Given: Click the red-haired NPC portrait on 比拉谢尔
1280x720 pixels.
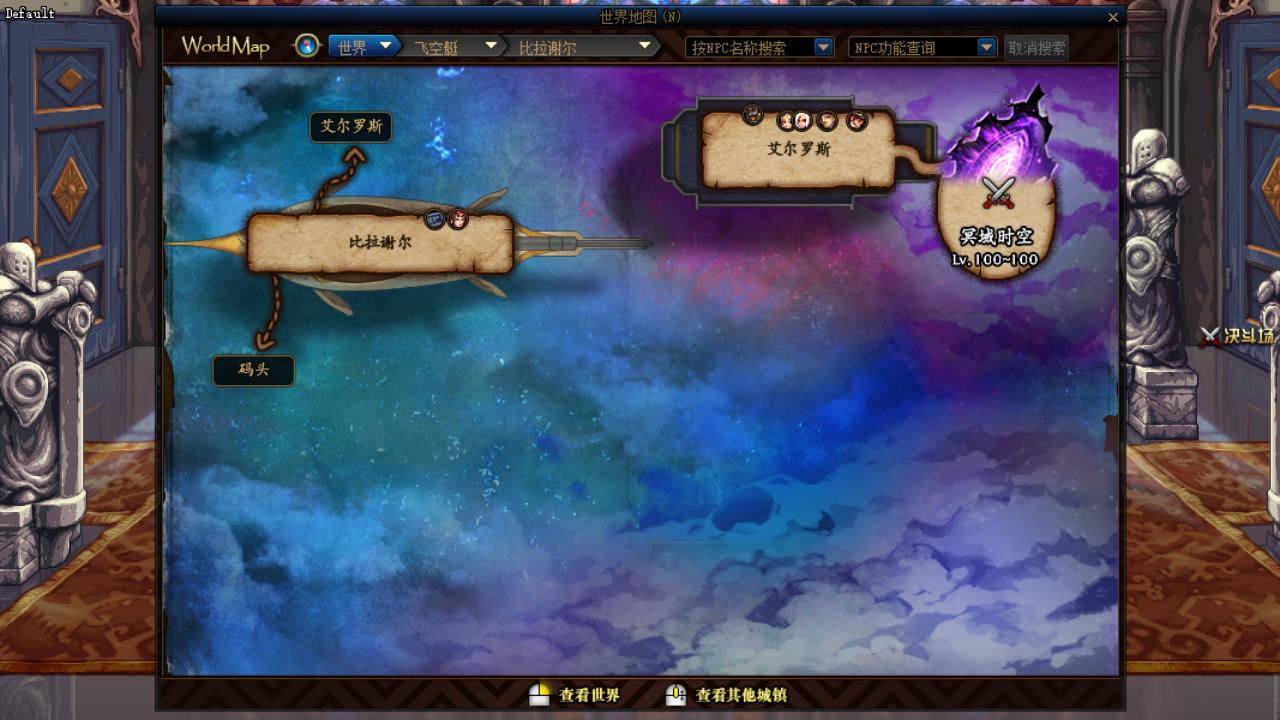Looking at the screenshot, I should (x=458, y=218).
